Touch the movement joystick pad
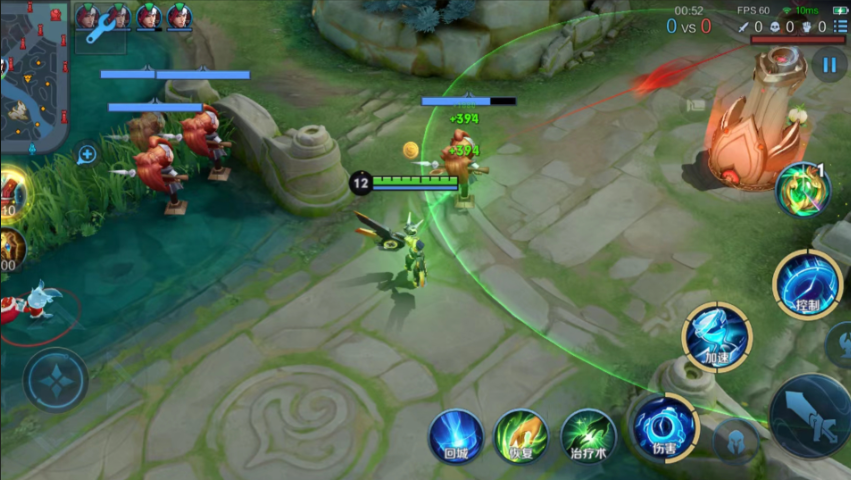Screen dimensions: 851x480 (x=56, y=380)
